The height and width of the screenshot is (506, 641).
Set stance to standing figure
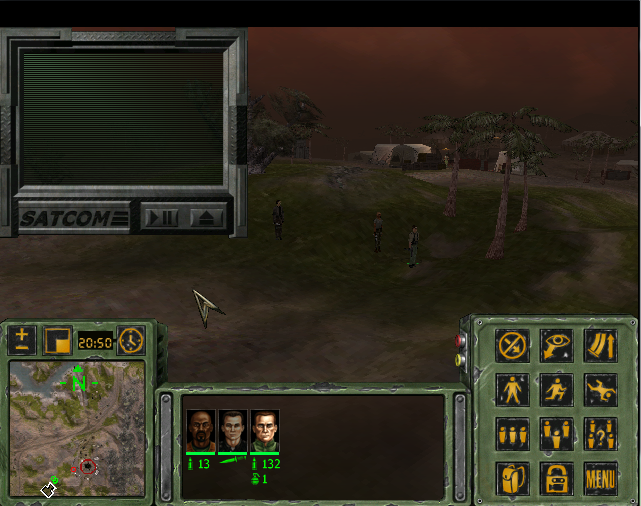tap(513, 389)
